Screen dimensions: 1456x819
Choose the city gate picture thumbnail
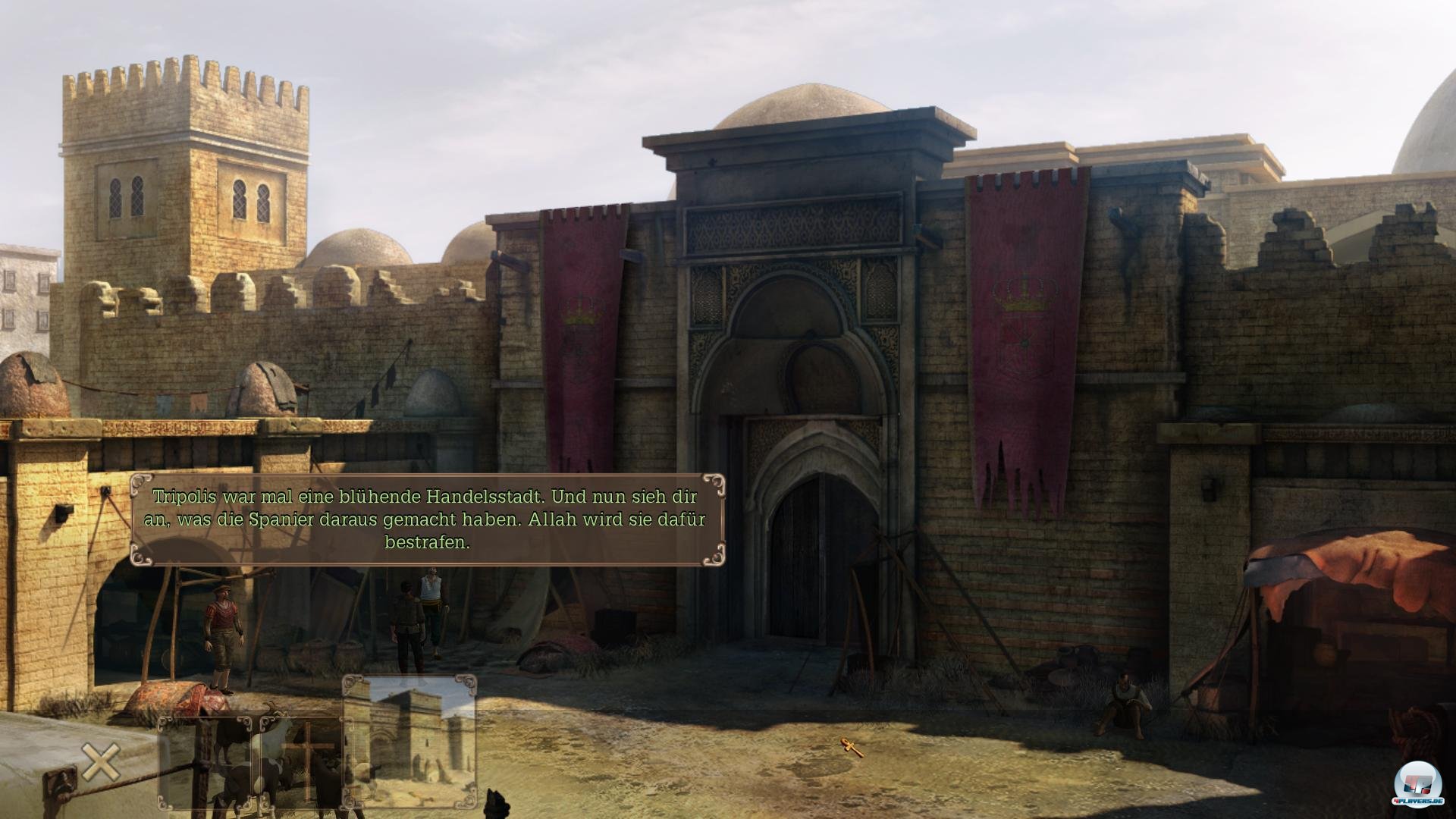point(410,740)
